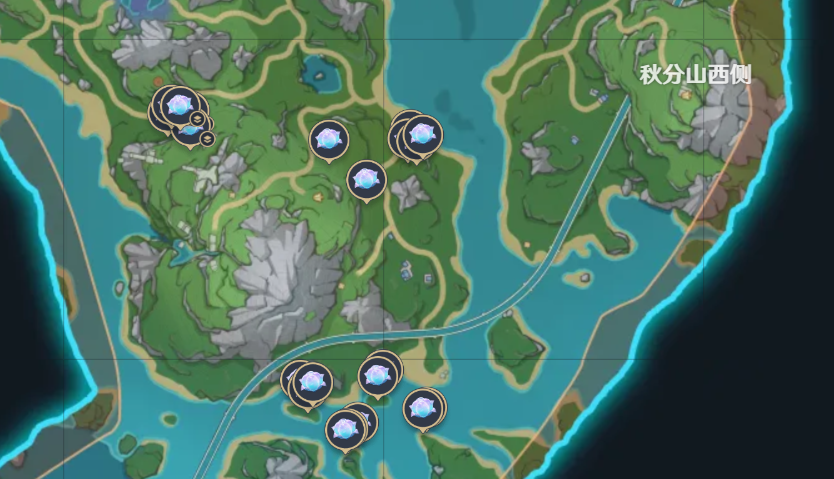Image resolution: width=834 pixels, height=479 pixels.
Task: Select the 秋分山西侧 map label
Action: coord(695,75)
